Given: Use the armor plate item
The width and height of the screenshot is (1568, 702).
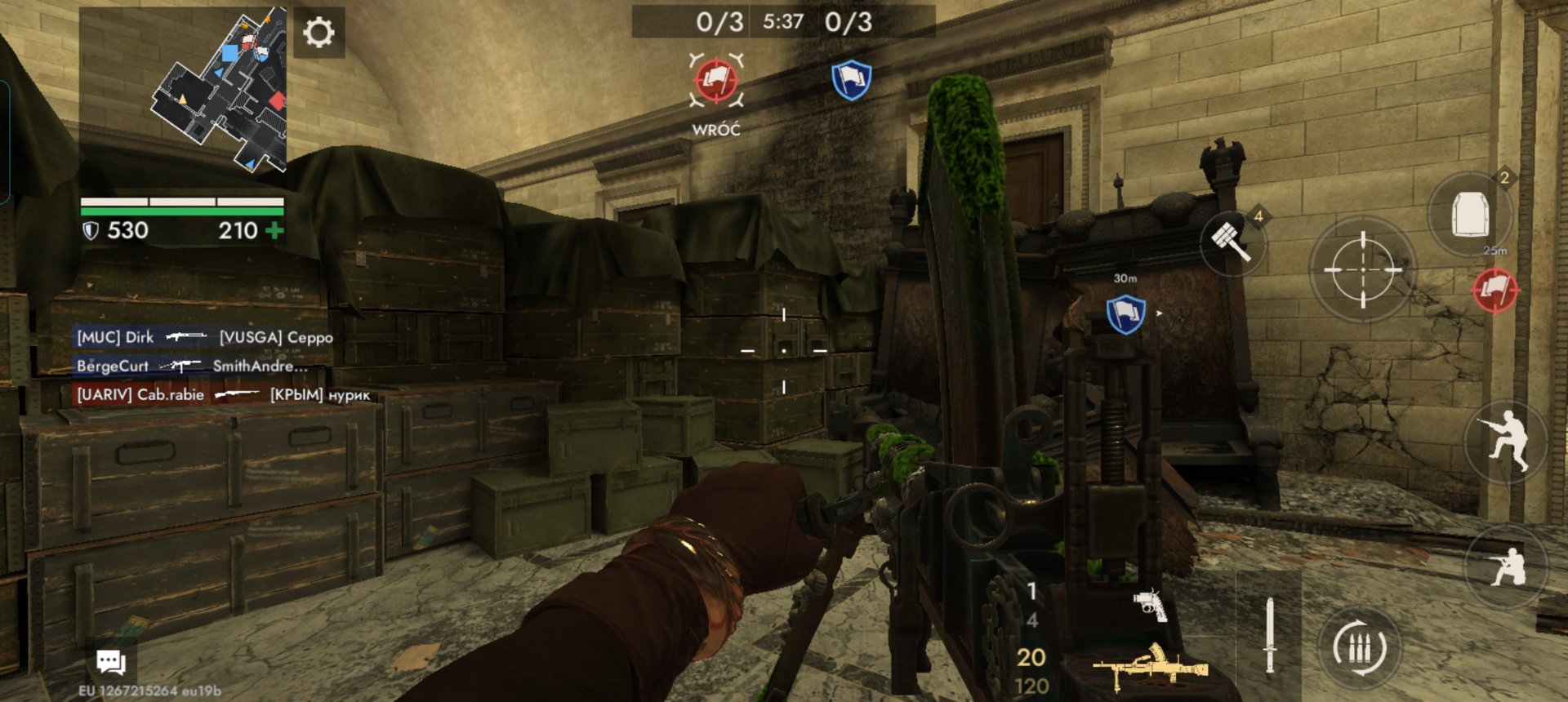Looking at the screenshot, I should 1469,214.
